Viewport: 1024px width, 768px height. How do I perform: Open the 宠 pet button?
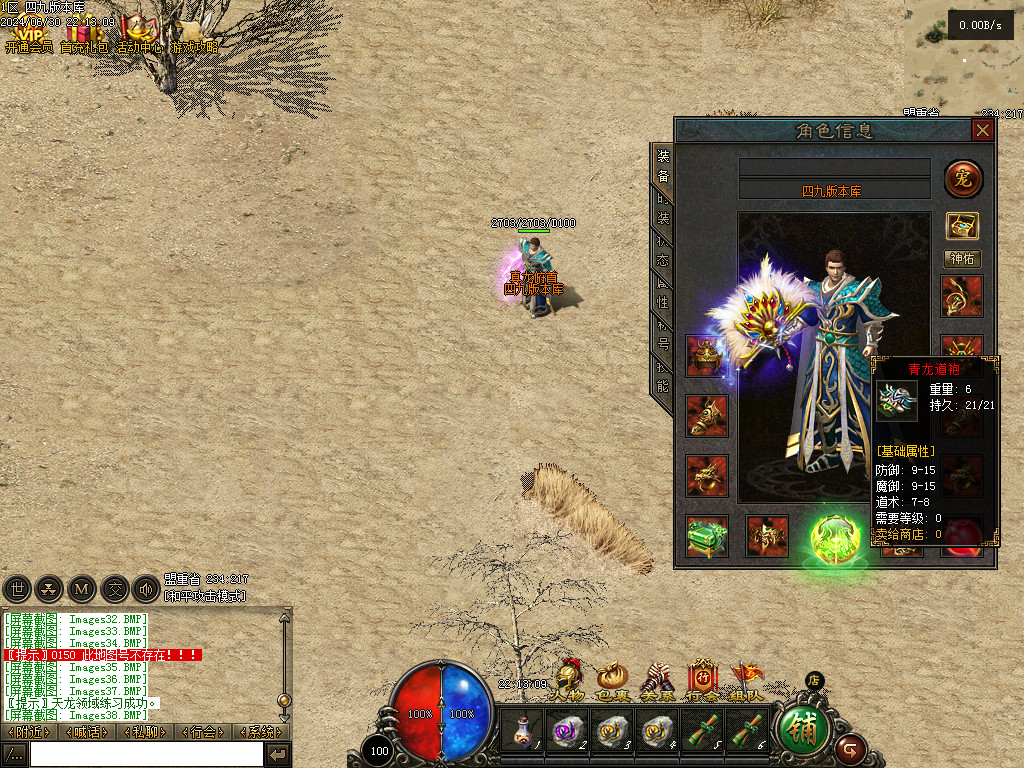pos(963,179)
